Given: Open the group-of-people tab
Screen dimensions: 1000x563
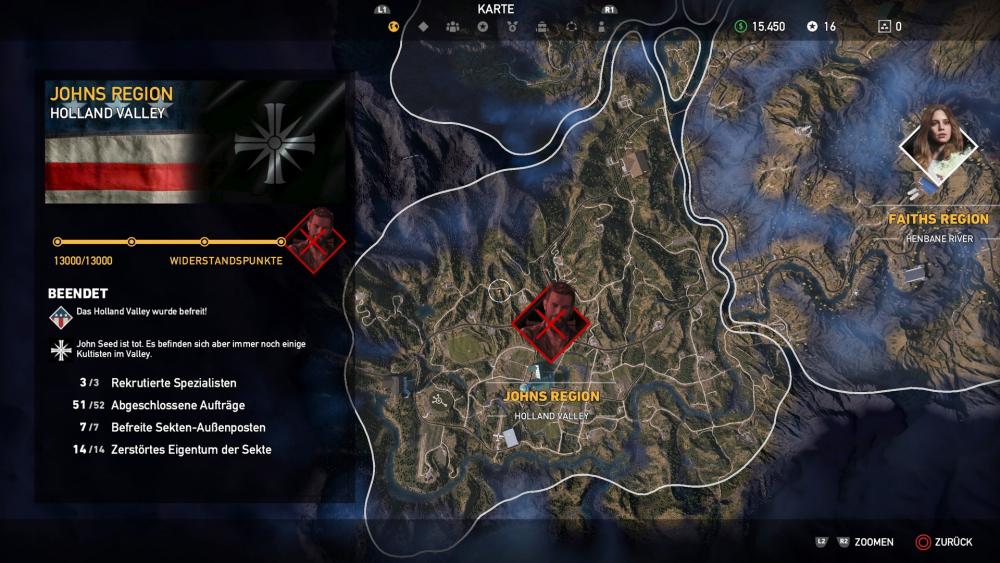Looking at the screenshot, I should pos(452,27).
